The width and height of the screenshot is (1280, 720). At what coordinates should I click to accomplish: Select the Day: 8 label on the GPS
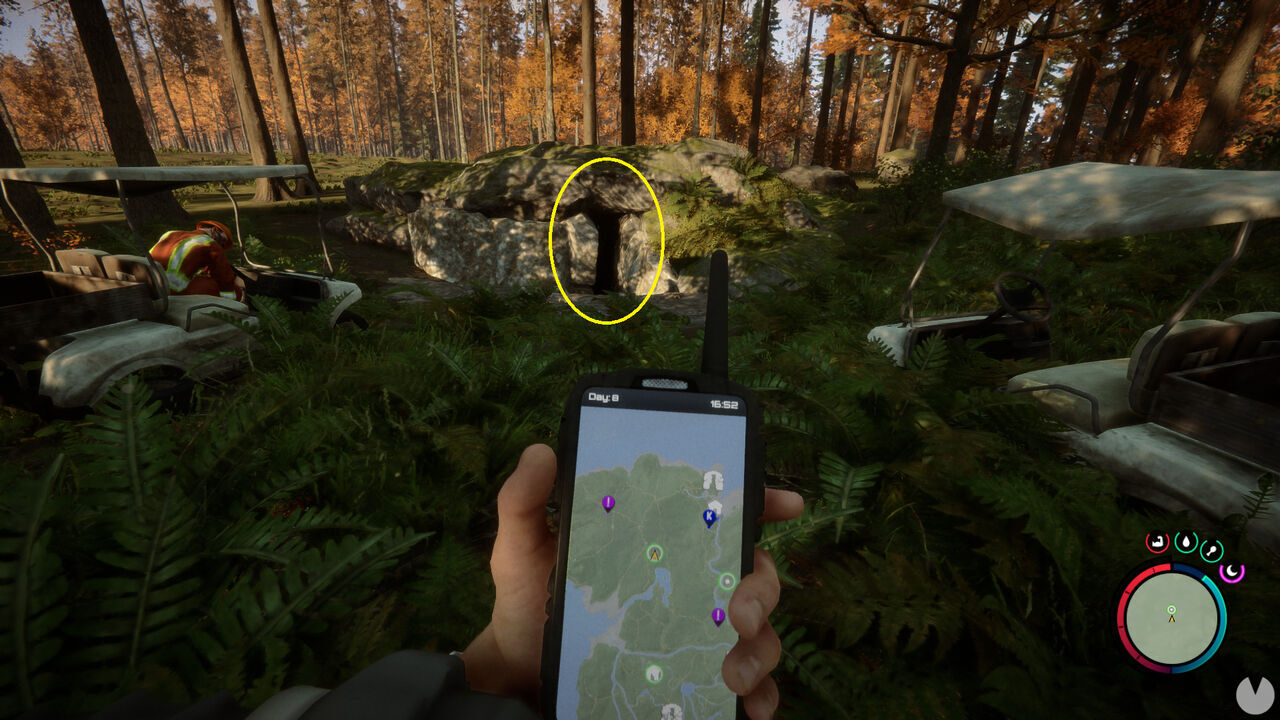click(603, 395)
